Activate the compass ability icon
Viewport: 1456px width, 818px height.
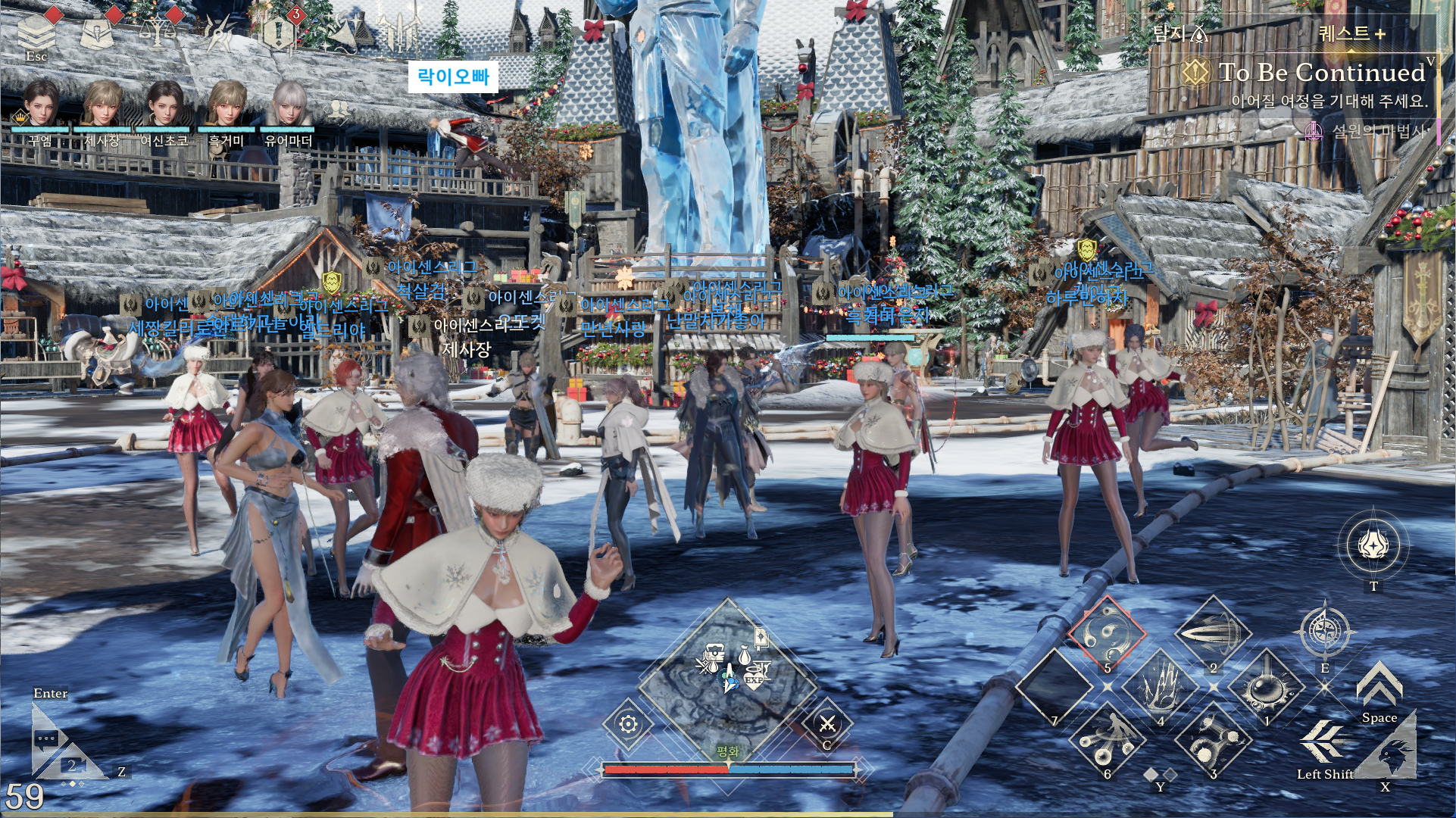coord(1324,632)
